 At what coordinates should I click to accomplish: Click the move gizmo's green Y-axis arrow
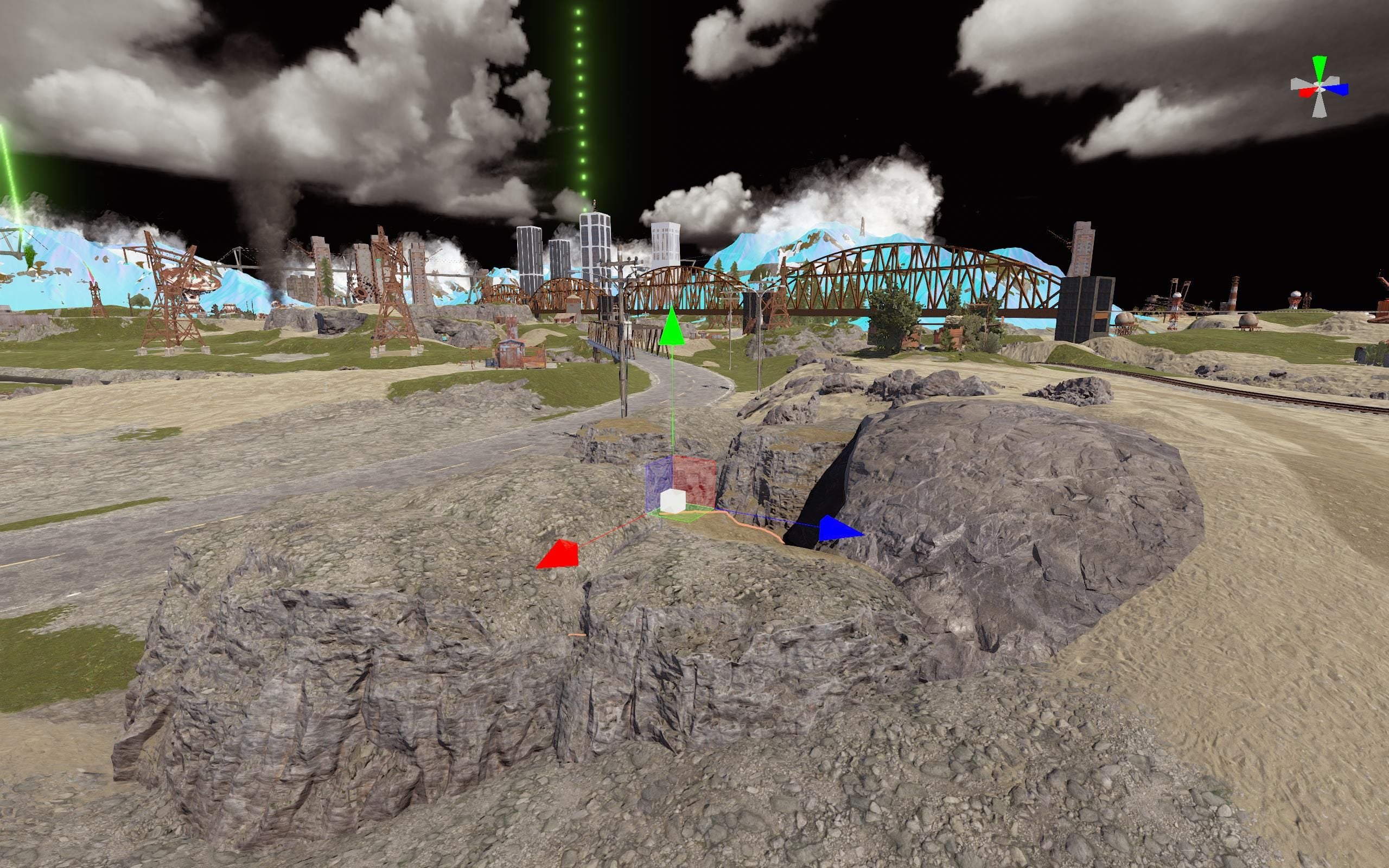(x=671, y=328)
